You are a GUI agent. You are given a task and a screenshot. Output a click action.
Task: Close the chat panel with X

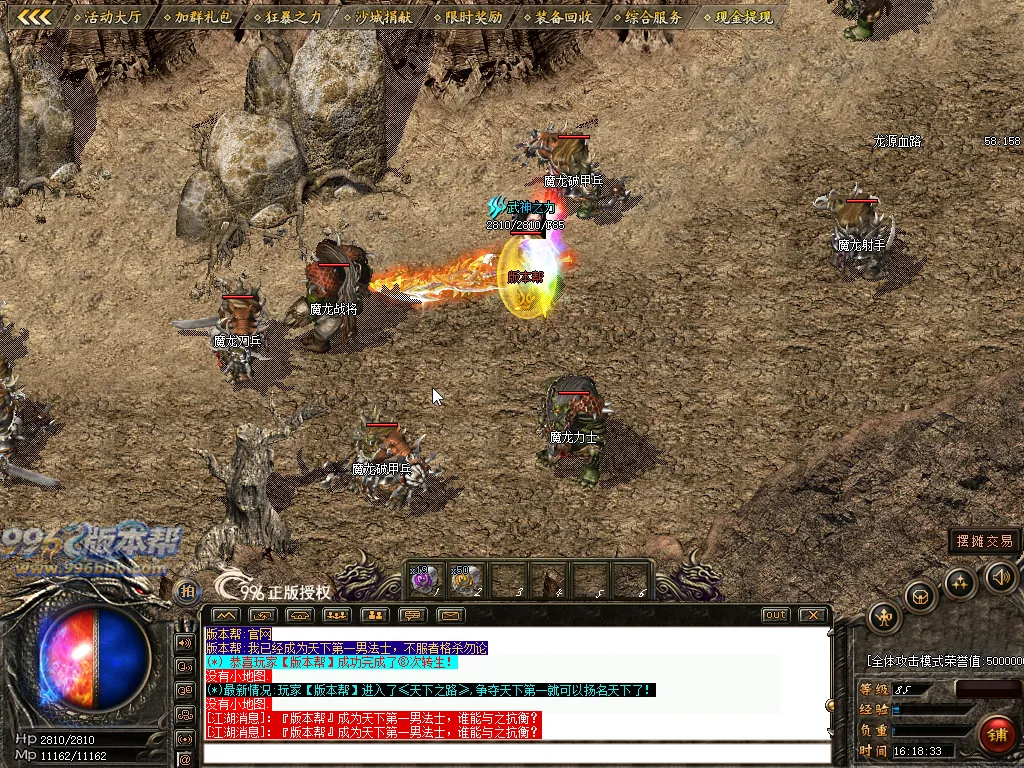(814, 615)
